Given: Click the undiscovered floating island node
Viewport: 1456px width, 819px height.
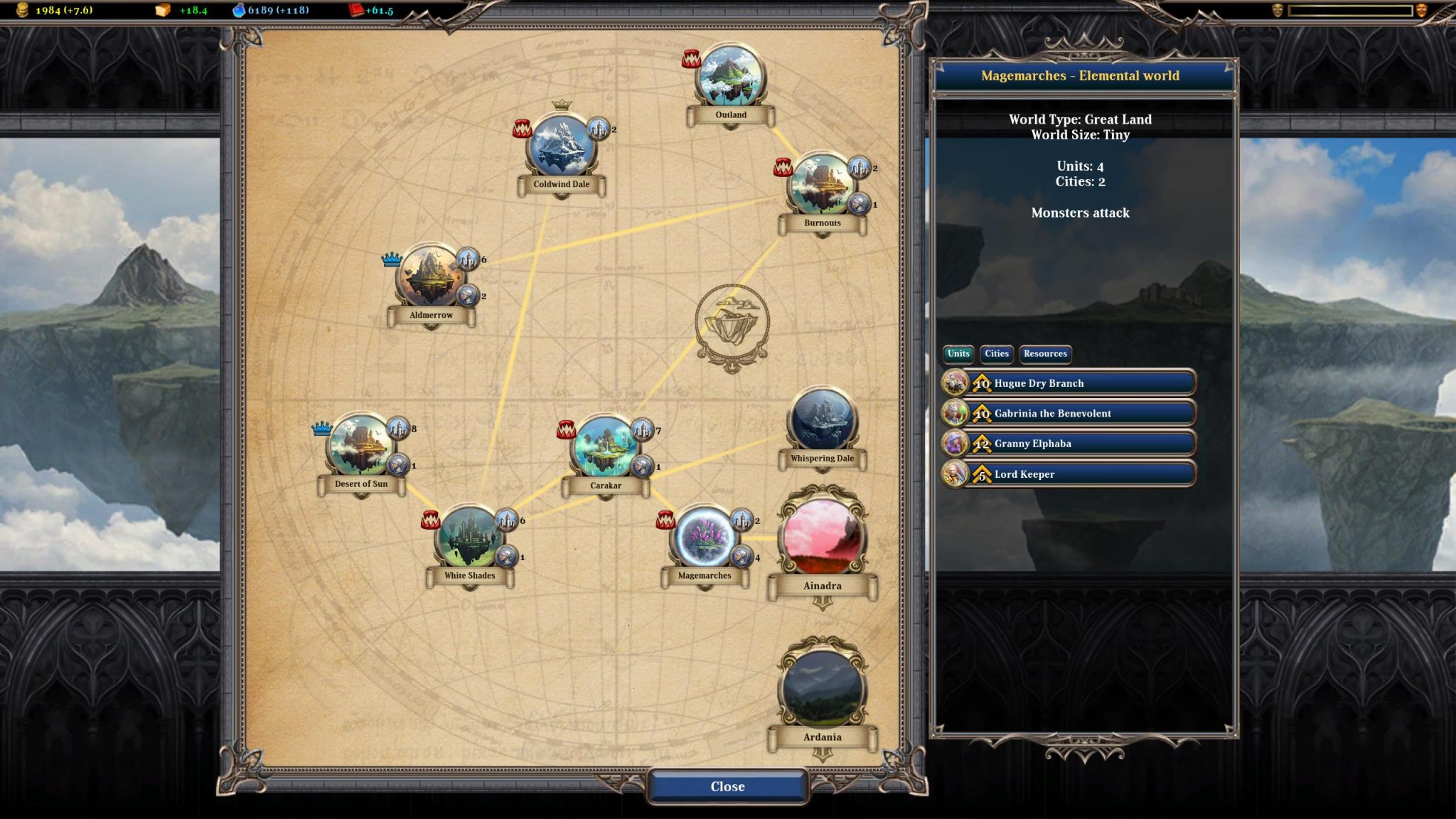Looking at the screenshot, I should pyautogui.click(x=732, y=324).
